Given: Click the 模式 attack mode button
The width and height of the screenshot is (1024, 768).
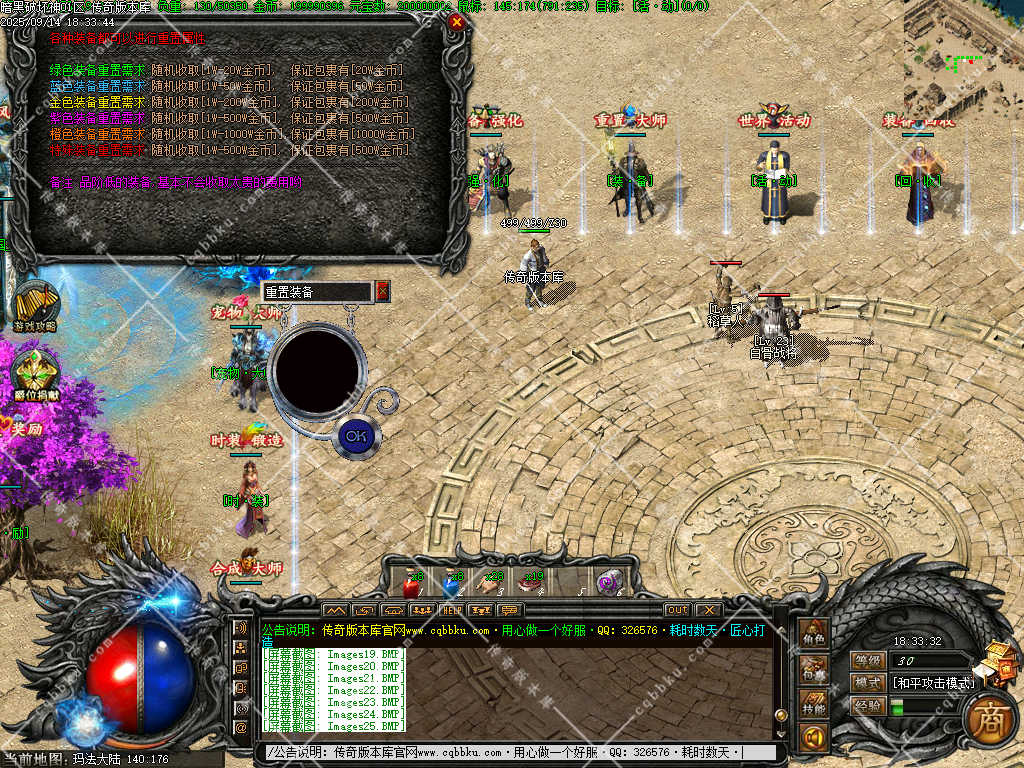Looking at the screenshot, I should pos(869,683).
